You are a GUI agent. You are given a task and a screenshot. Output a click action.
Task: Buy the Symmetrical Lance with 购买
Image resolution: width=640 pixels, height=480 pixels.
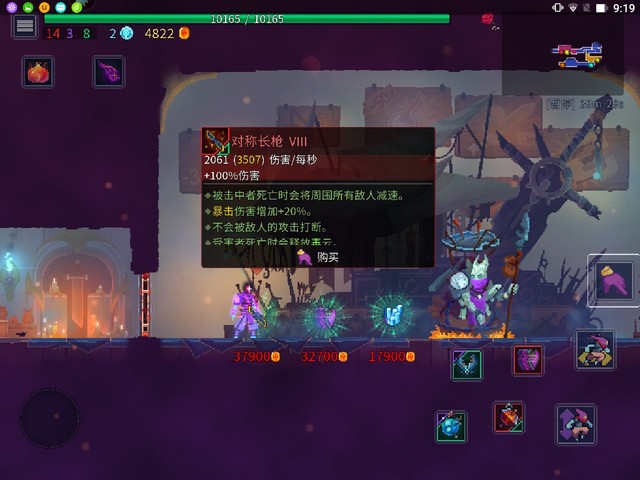(x=318, y=257)
